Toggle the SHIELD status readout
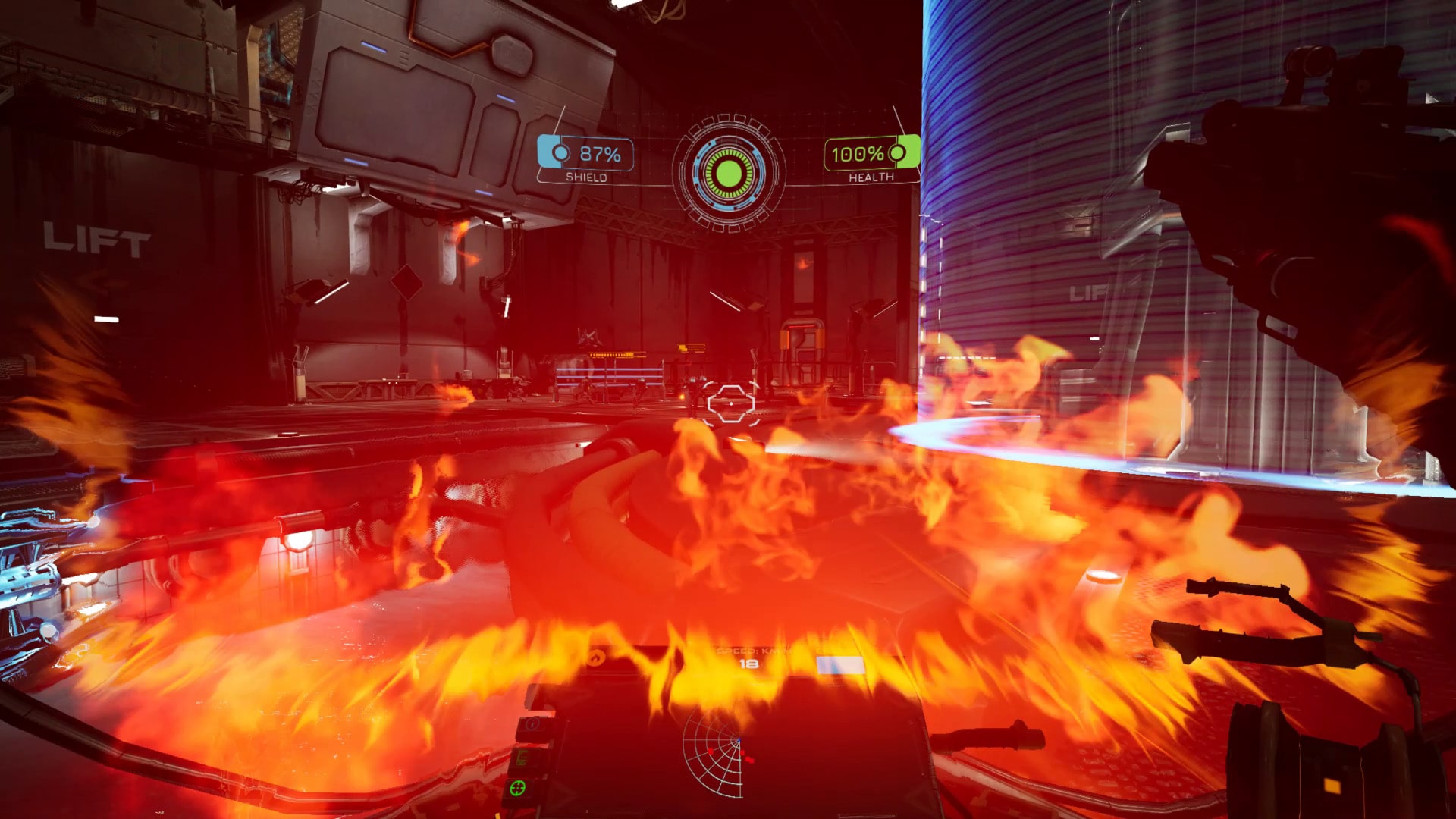This screenshot has width=1456, height=819. (586, 177)
